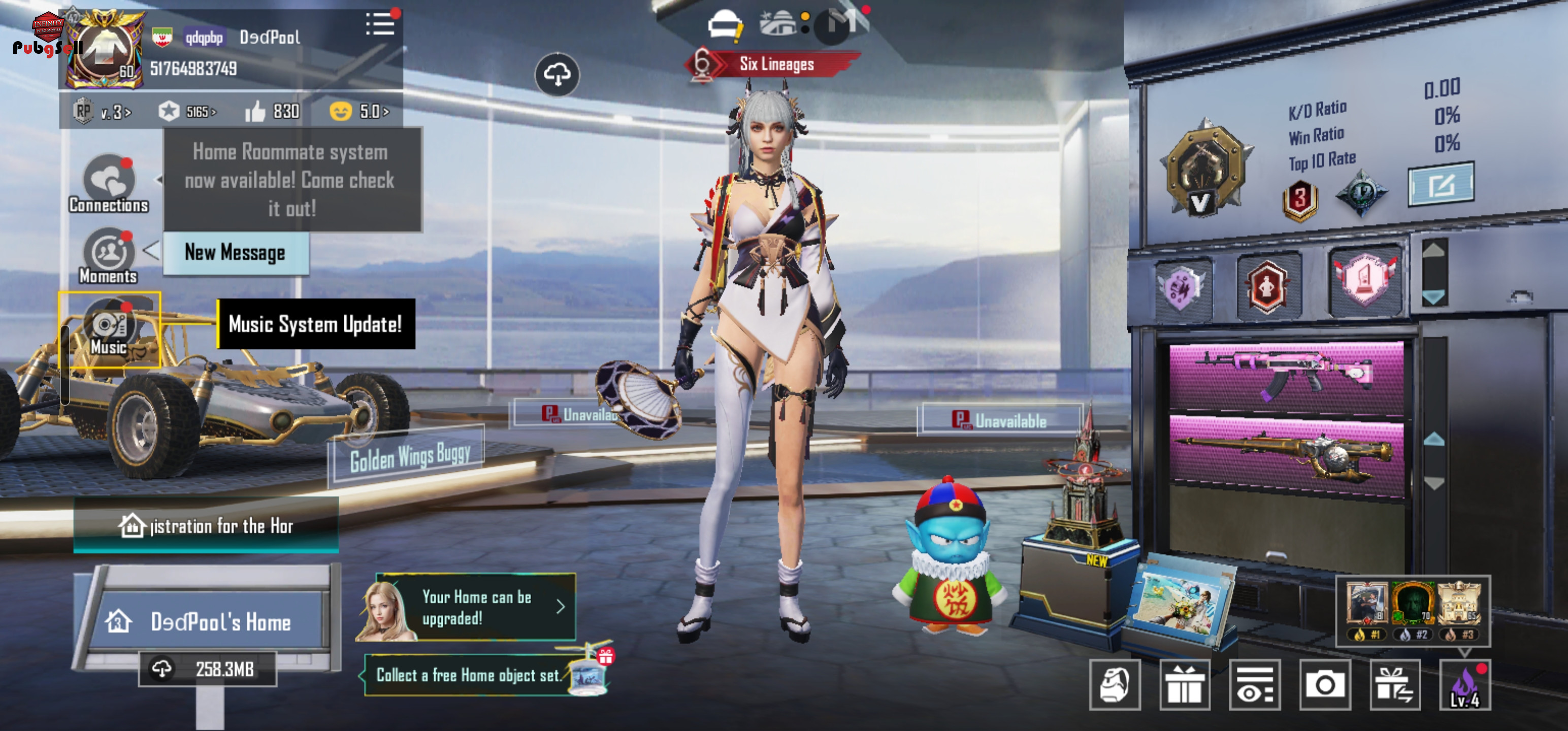Open the Music system icon
The width and height of the screenshot is (1568, 731).
pos(109,329)
